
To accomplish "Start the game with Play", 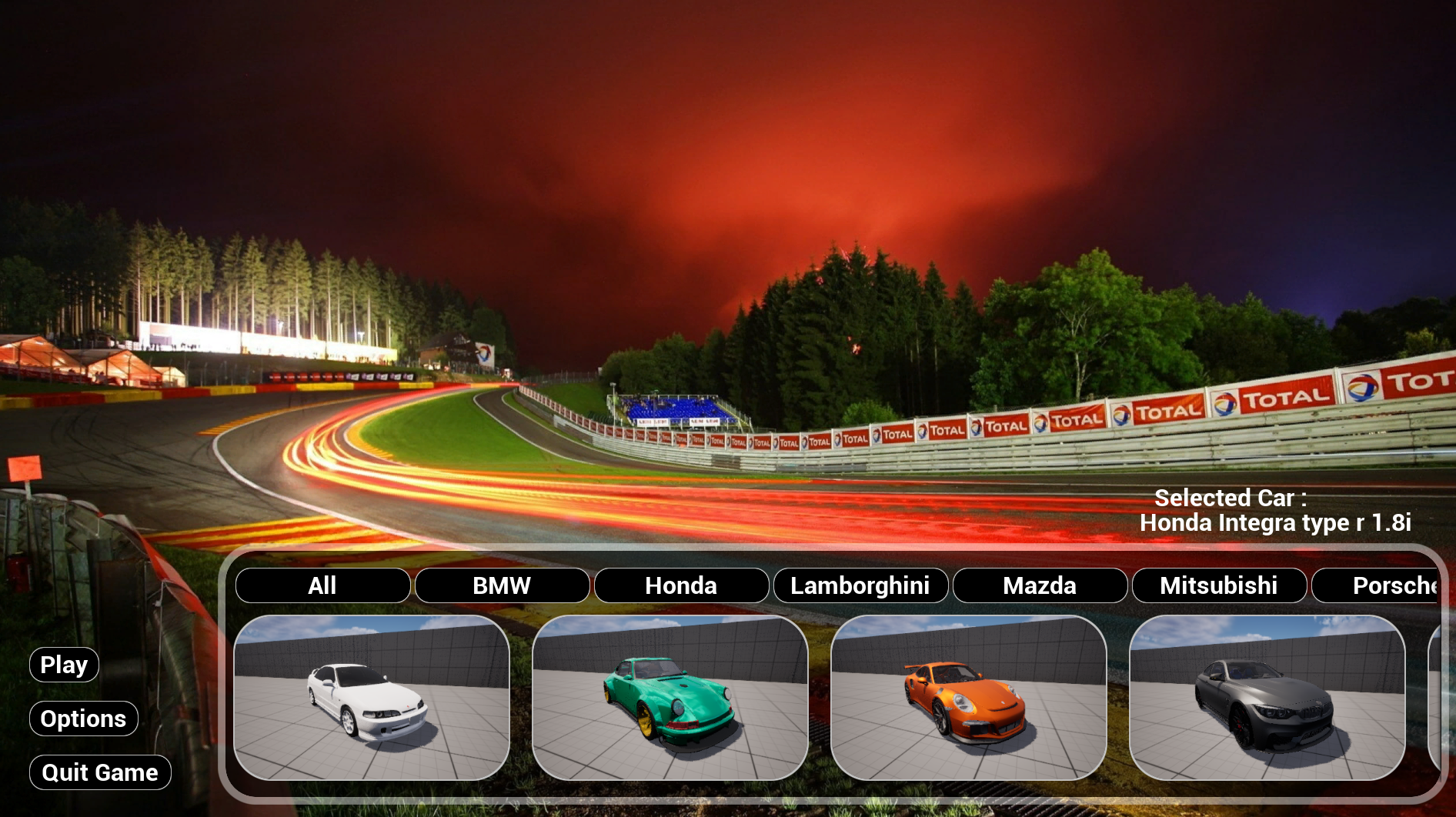I will 64,665.
